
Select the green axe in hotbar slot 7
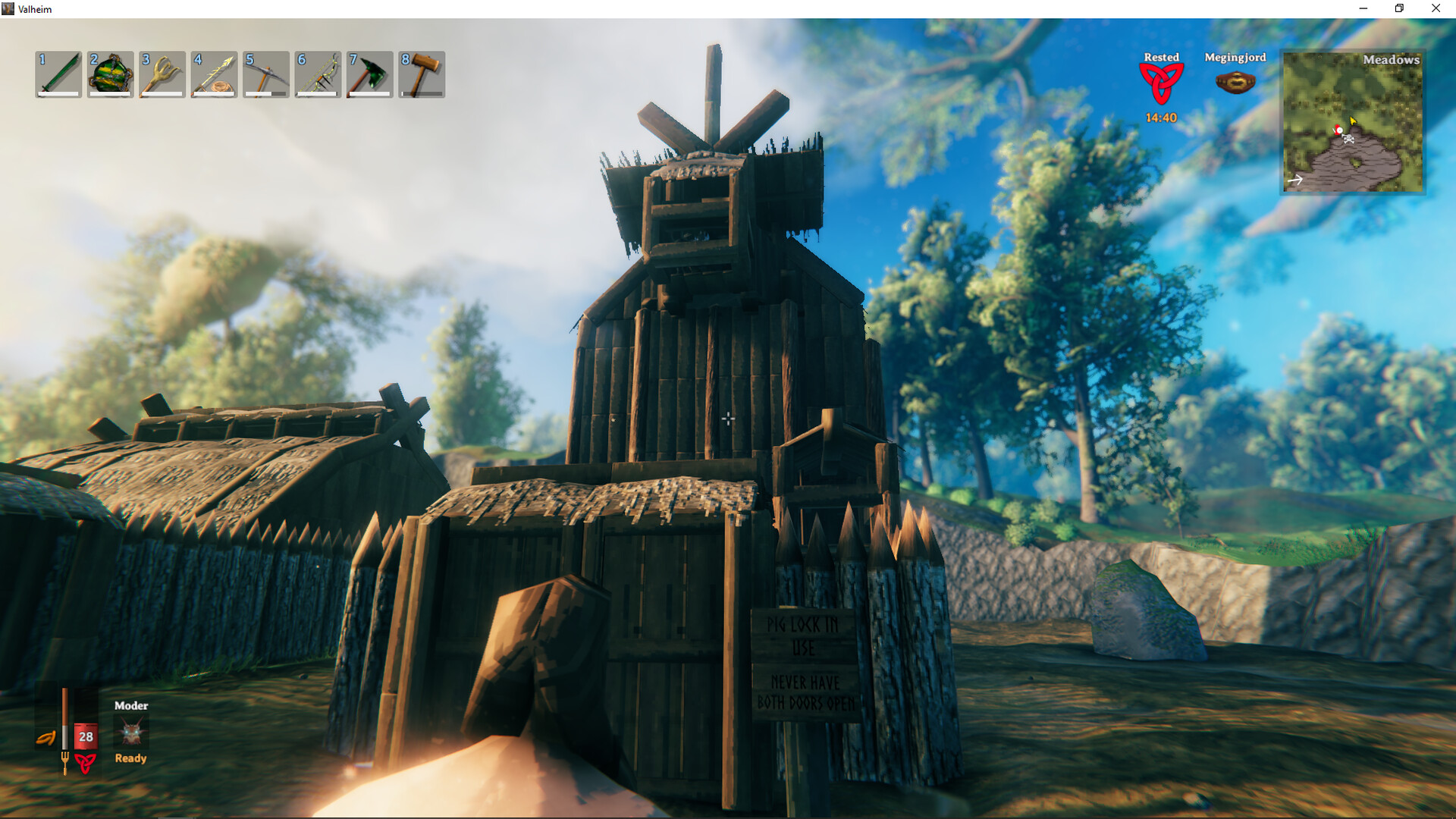click(368, 74)
